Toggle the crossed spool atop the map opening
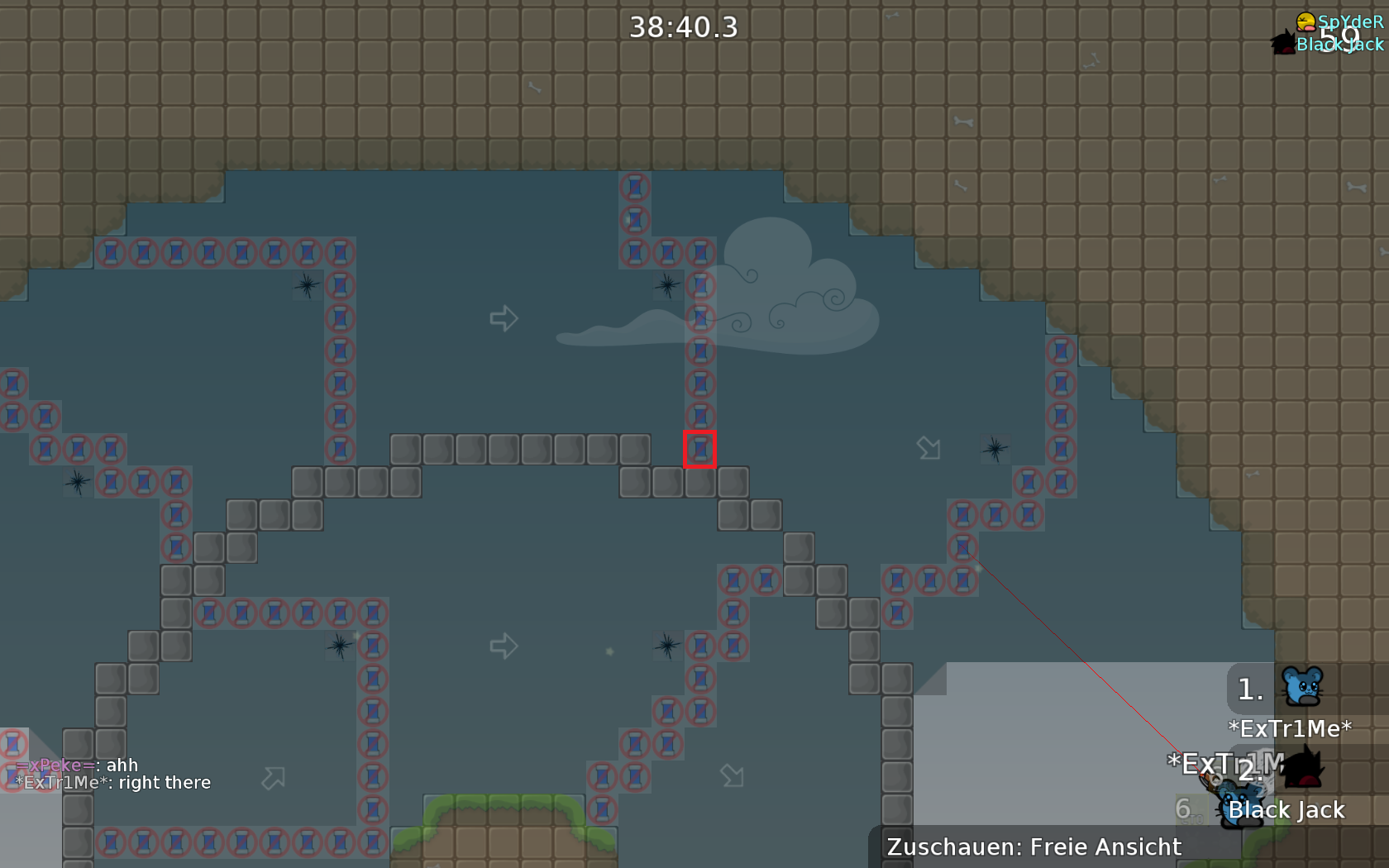This screenshot has height=868, width=1389. coord(635,186)
